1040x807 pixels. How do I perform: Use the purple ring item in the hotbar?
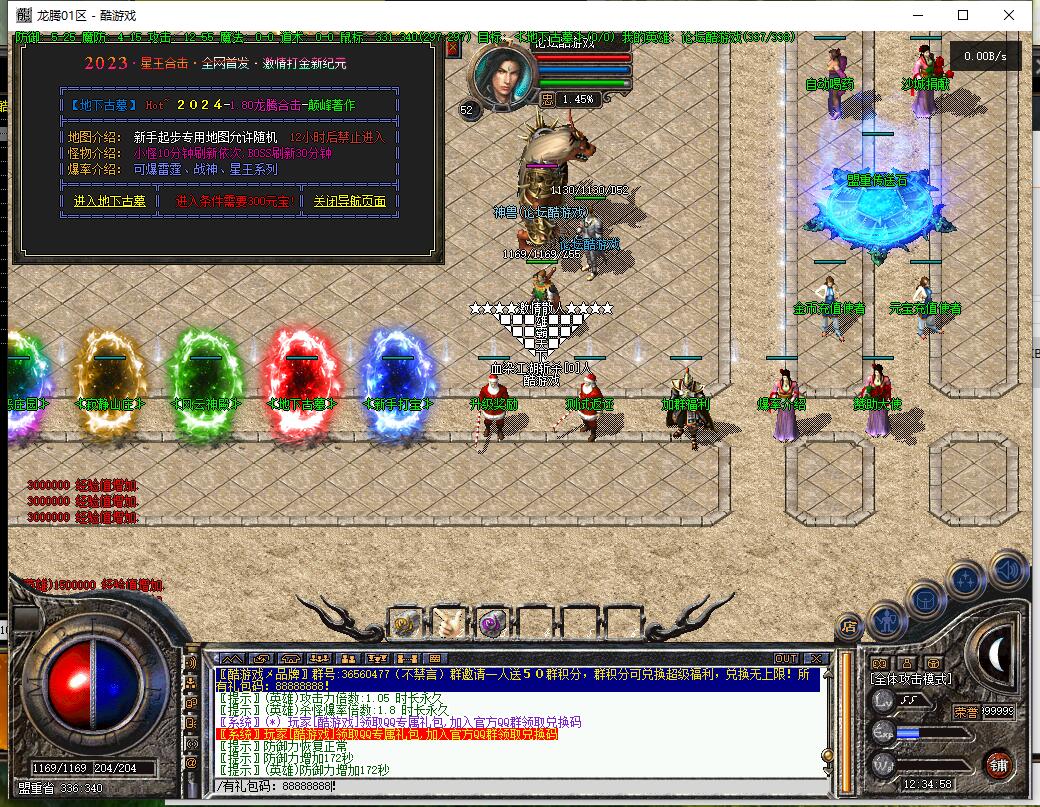(491, 623)
